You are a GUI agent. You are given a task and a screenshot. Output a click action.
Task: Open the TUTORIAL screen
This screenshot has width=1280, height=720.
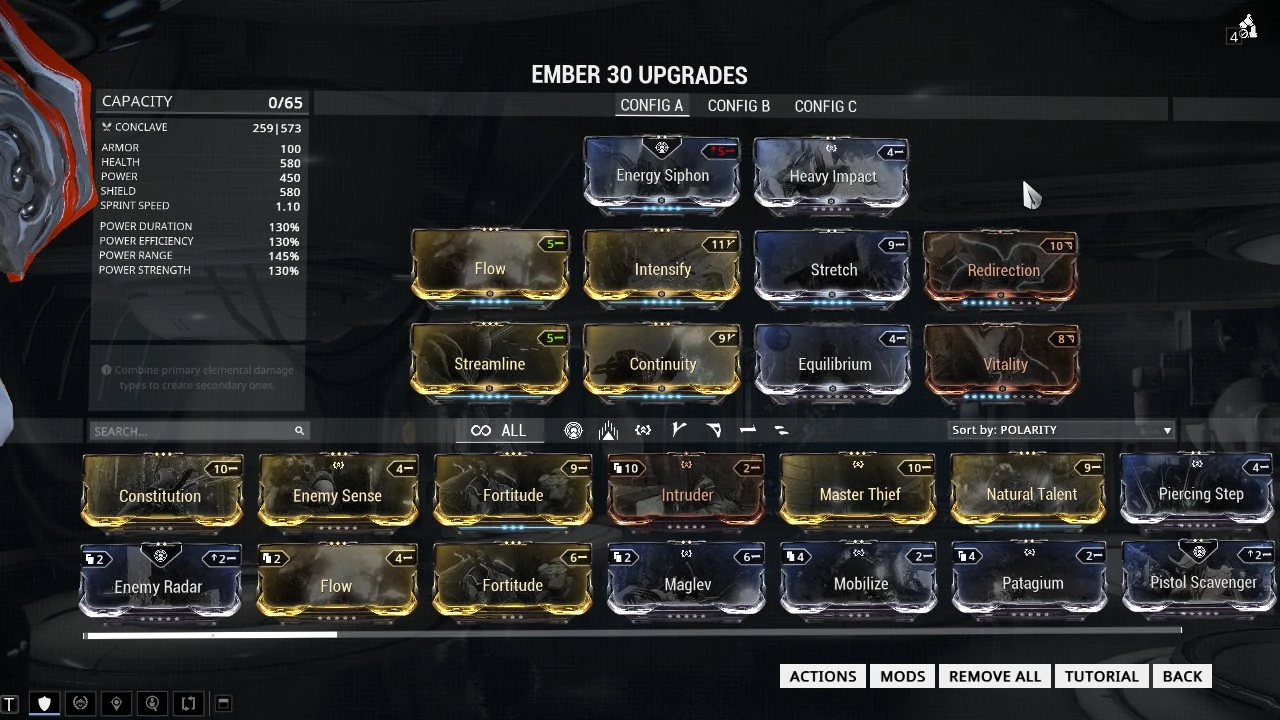(1101, 676)
